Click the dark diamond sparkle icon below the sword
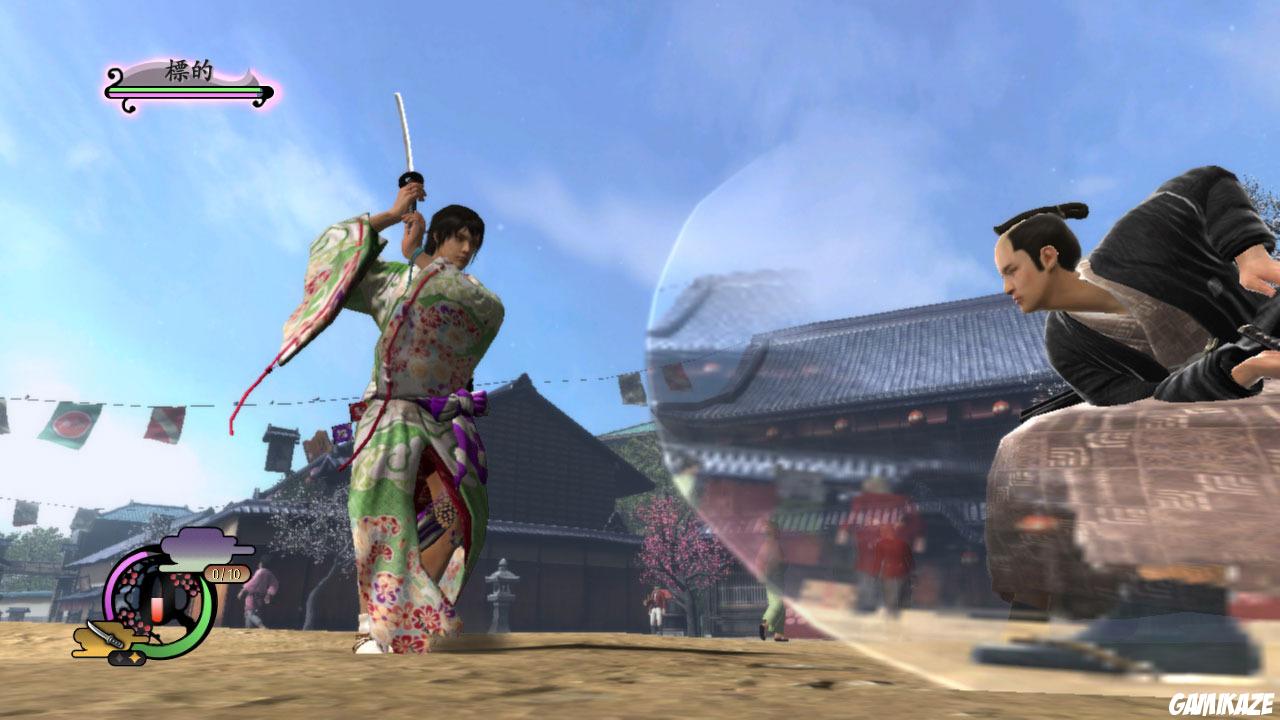This screenshot has width=1280, height=720. (119, 656)
